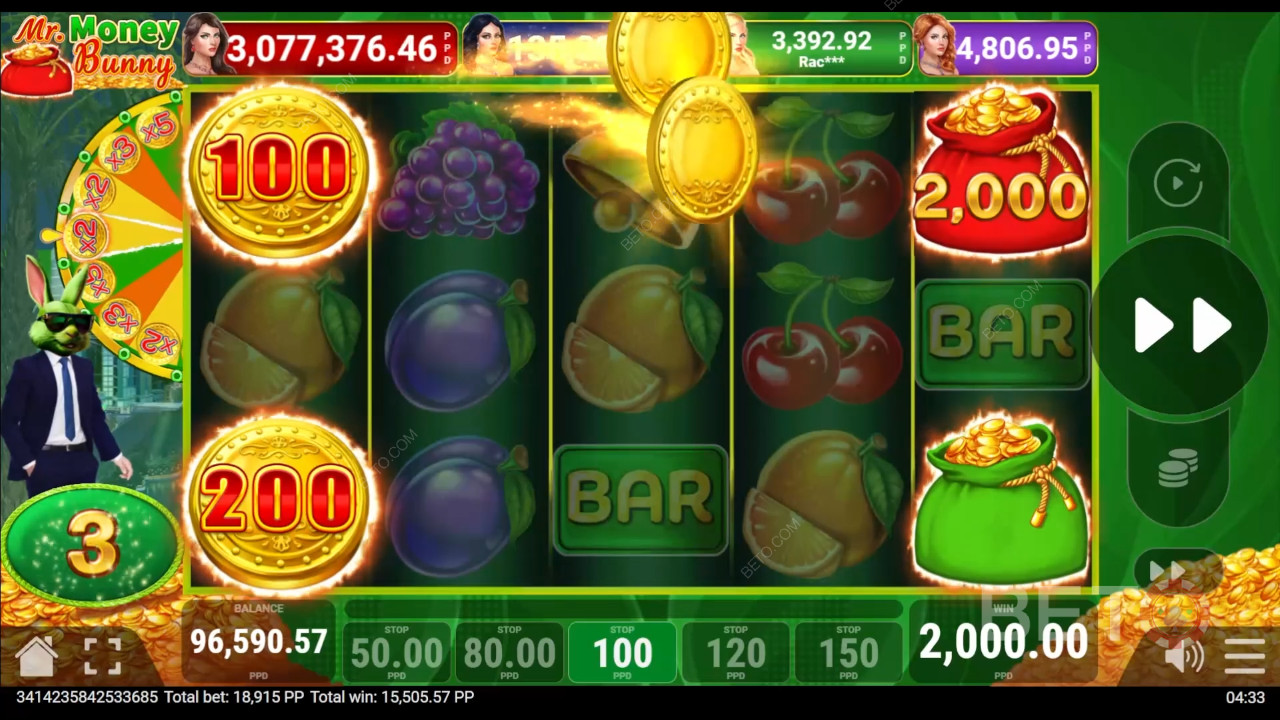Select the 80.00 bet stop

coord(509,652)
